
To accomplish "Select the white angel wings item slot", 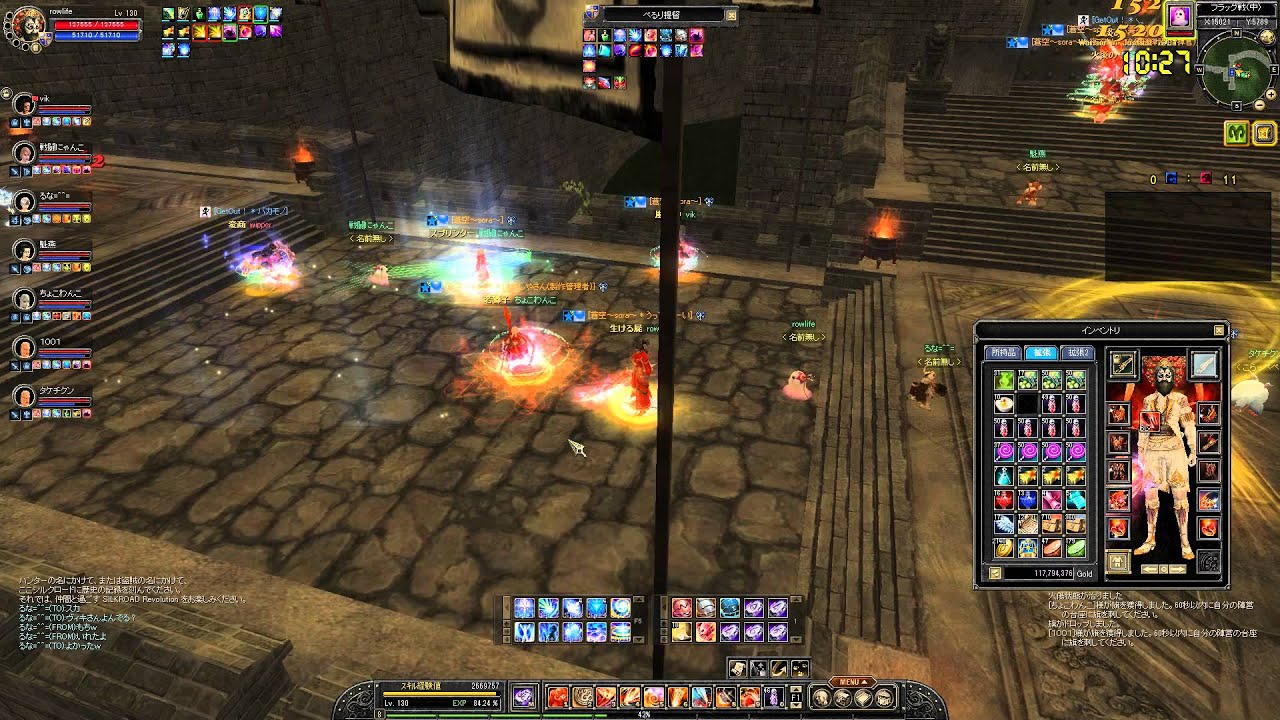I will 1003,524.
